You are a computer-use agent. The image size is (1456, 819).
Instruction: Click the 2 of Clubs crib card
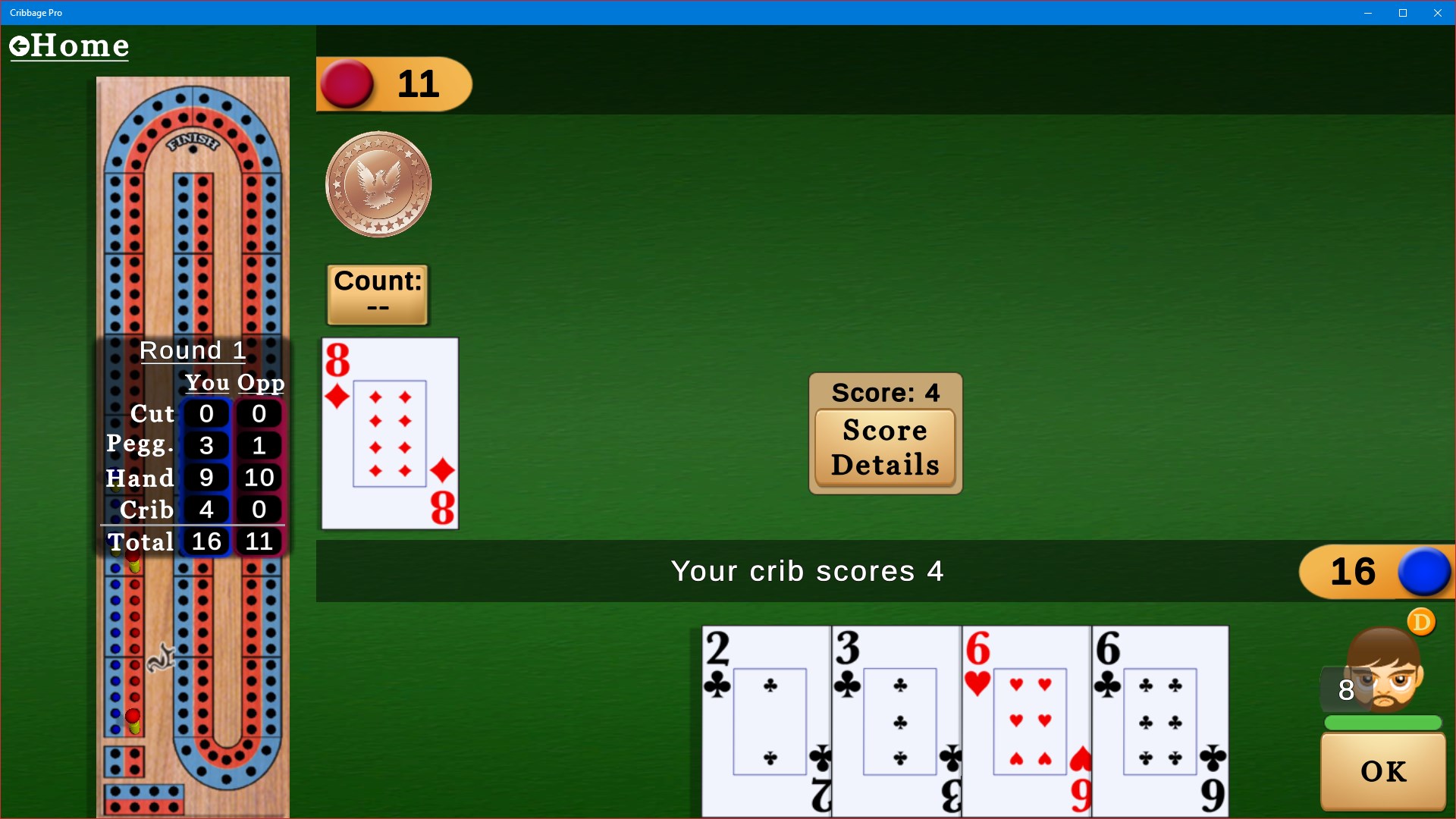[766, 720]
